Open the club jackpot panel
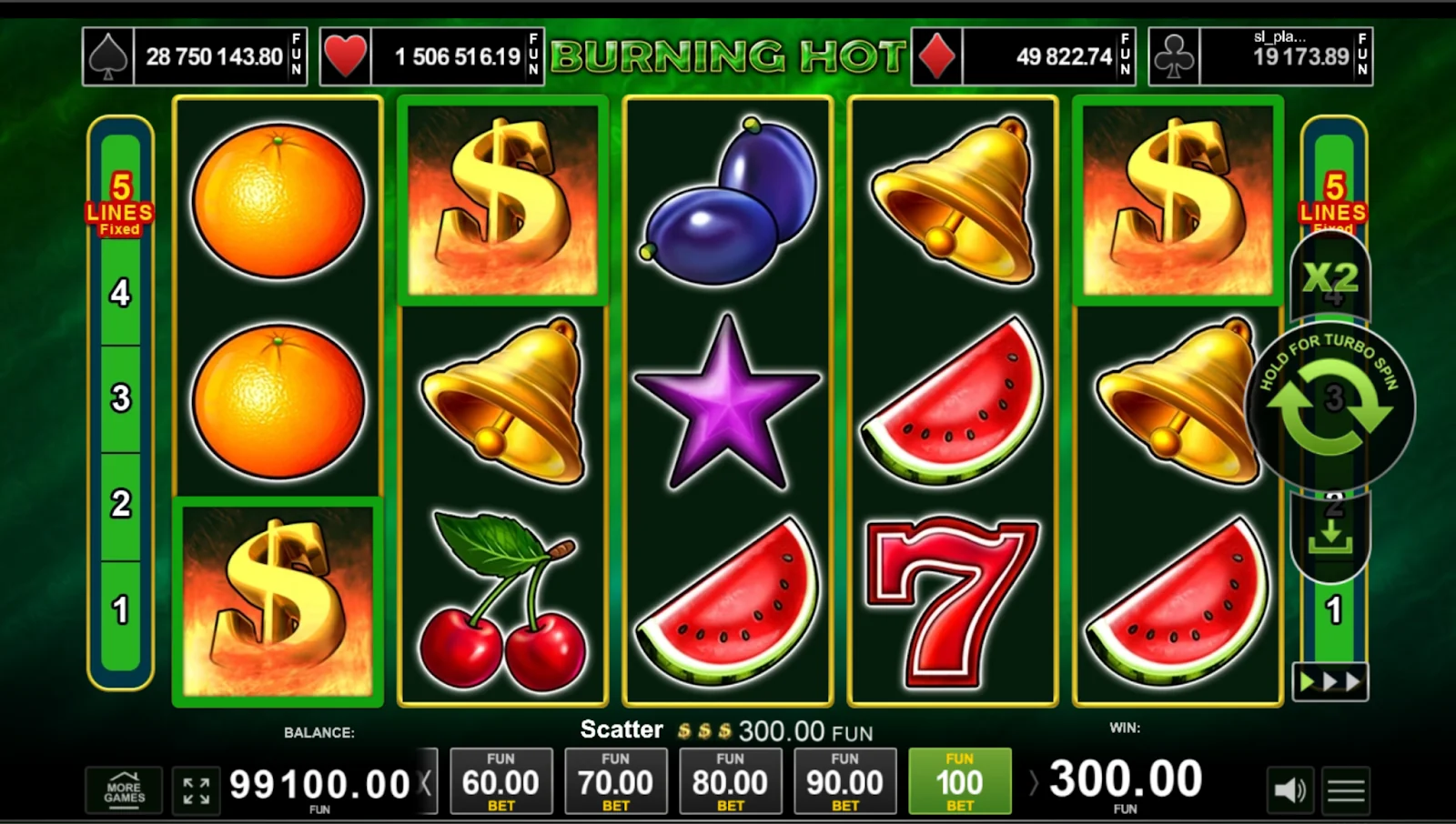1456x824 pixels. click(1260, 56)
